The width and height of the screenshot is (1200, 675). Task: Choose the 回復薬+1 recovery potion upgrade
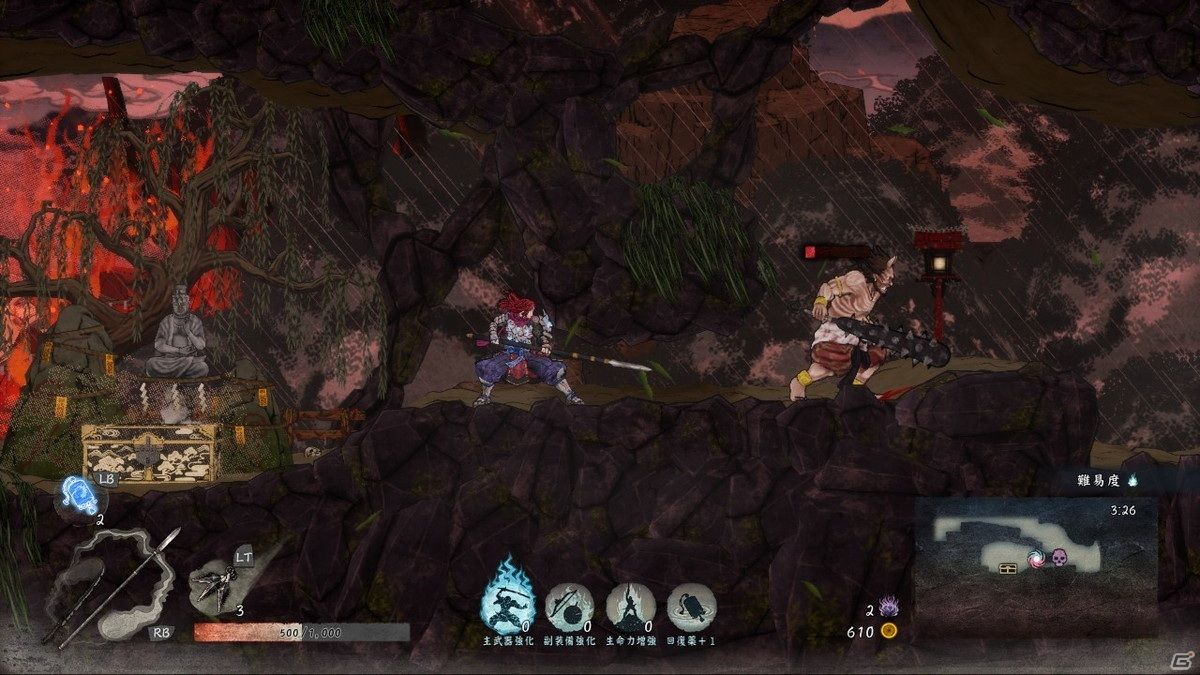click(x=692, y=606)
